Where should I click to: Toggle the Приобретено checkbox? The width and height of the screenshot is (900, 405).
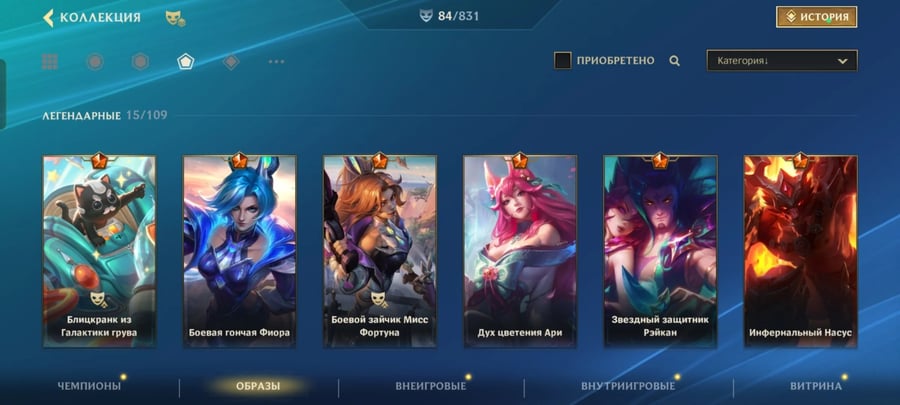click(563, 61)
